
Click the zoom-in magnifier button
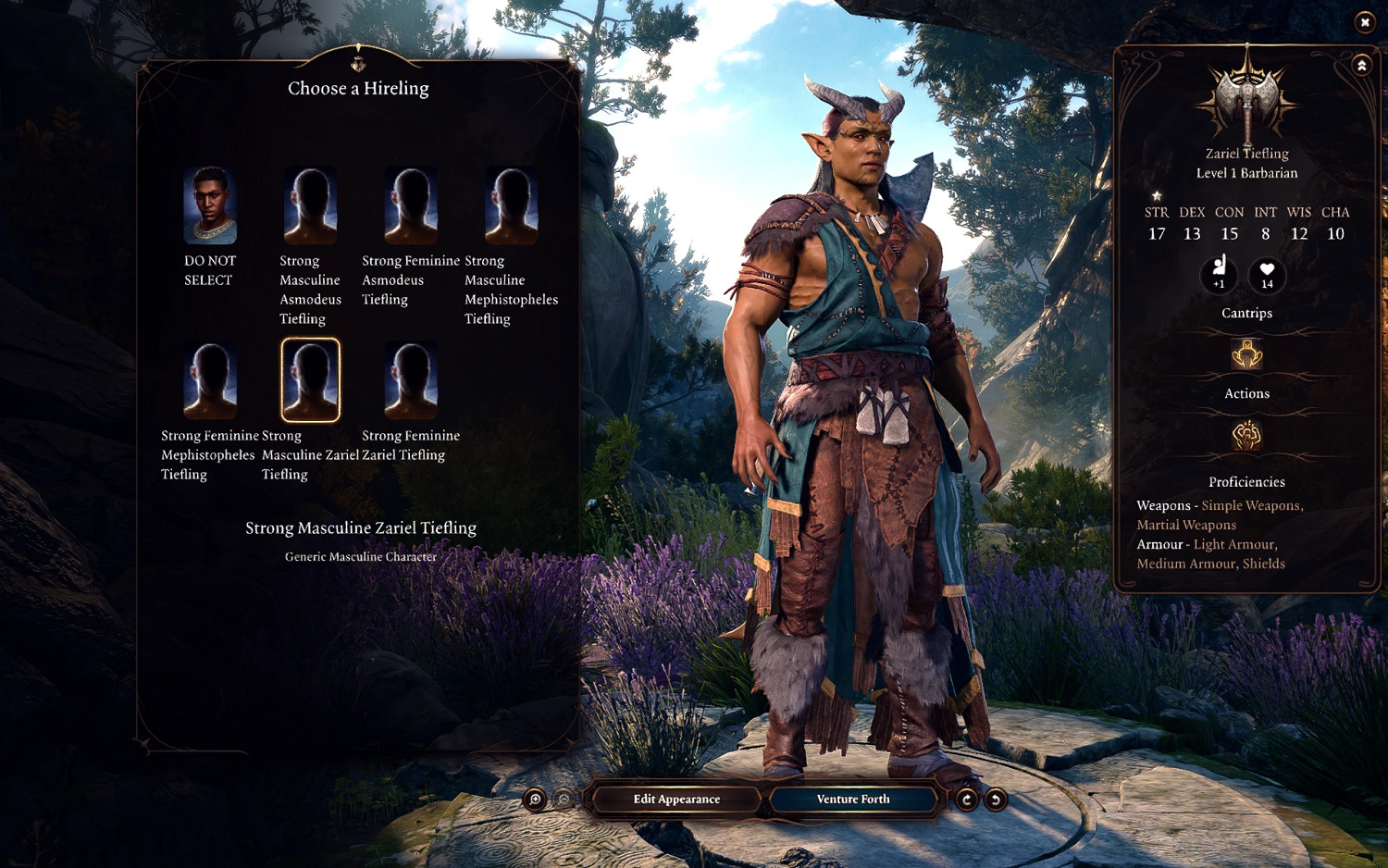(535, 800)
